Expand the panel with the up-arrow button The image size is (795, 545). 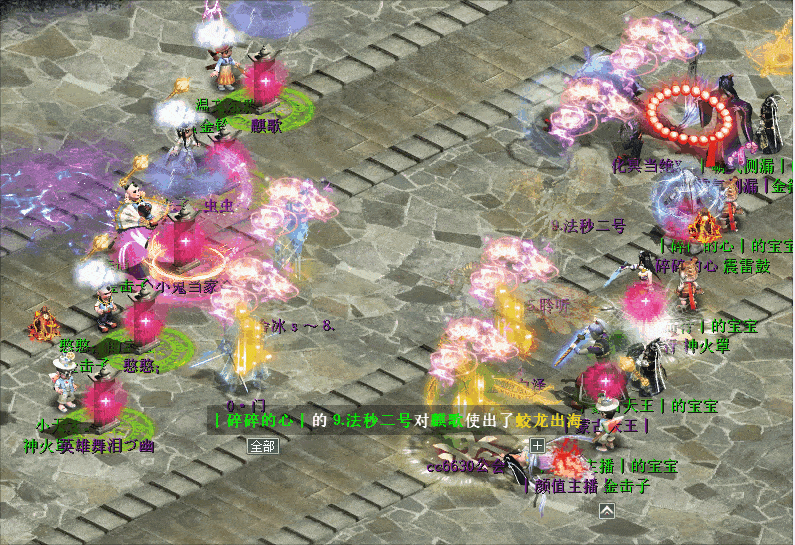tap(606, 511)
